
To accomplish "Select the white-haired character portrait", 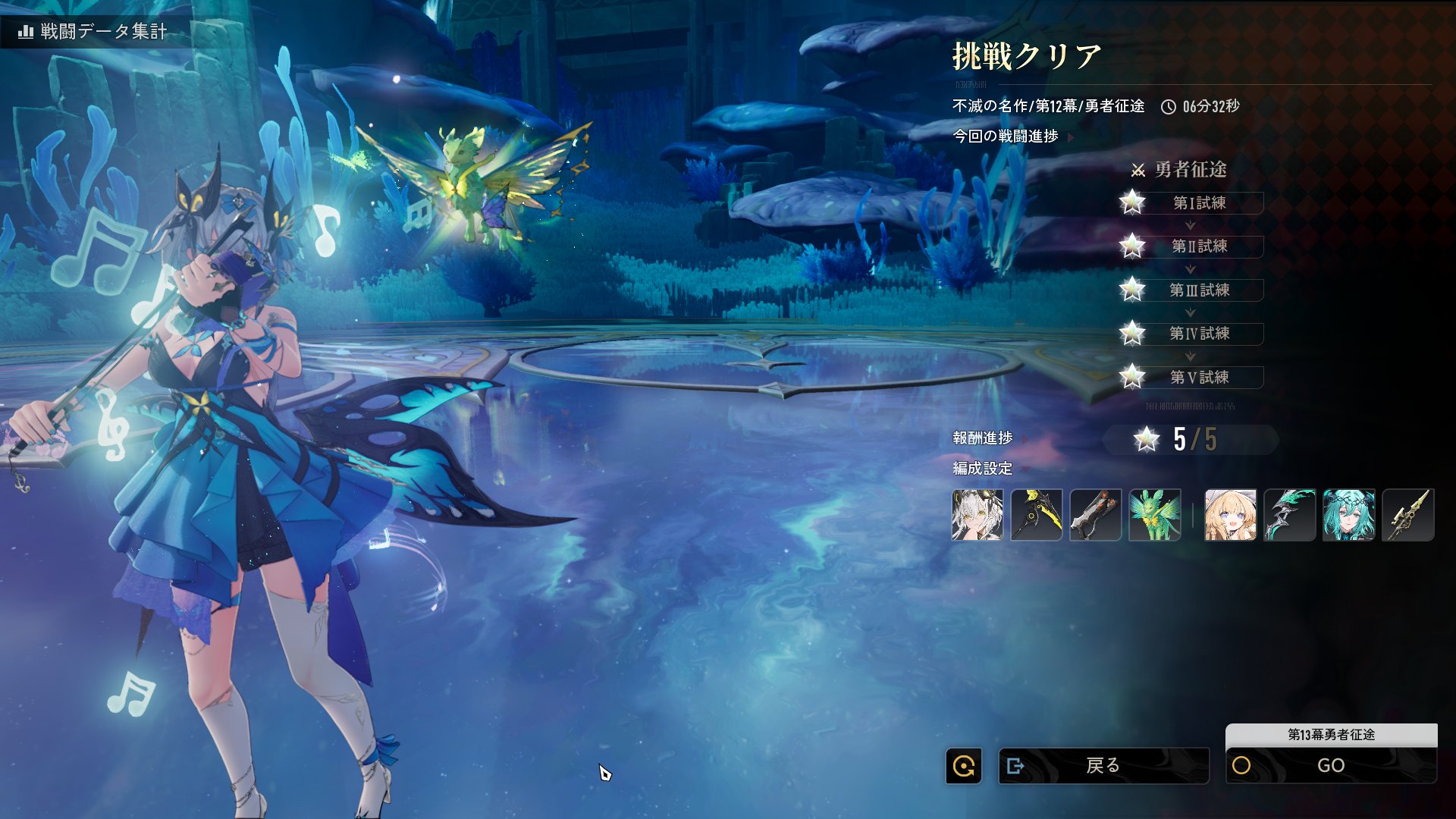I will coord(977,515).
